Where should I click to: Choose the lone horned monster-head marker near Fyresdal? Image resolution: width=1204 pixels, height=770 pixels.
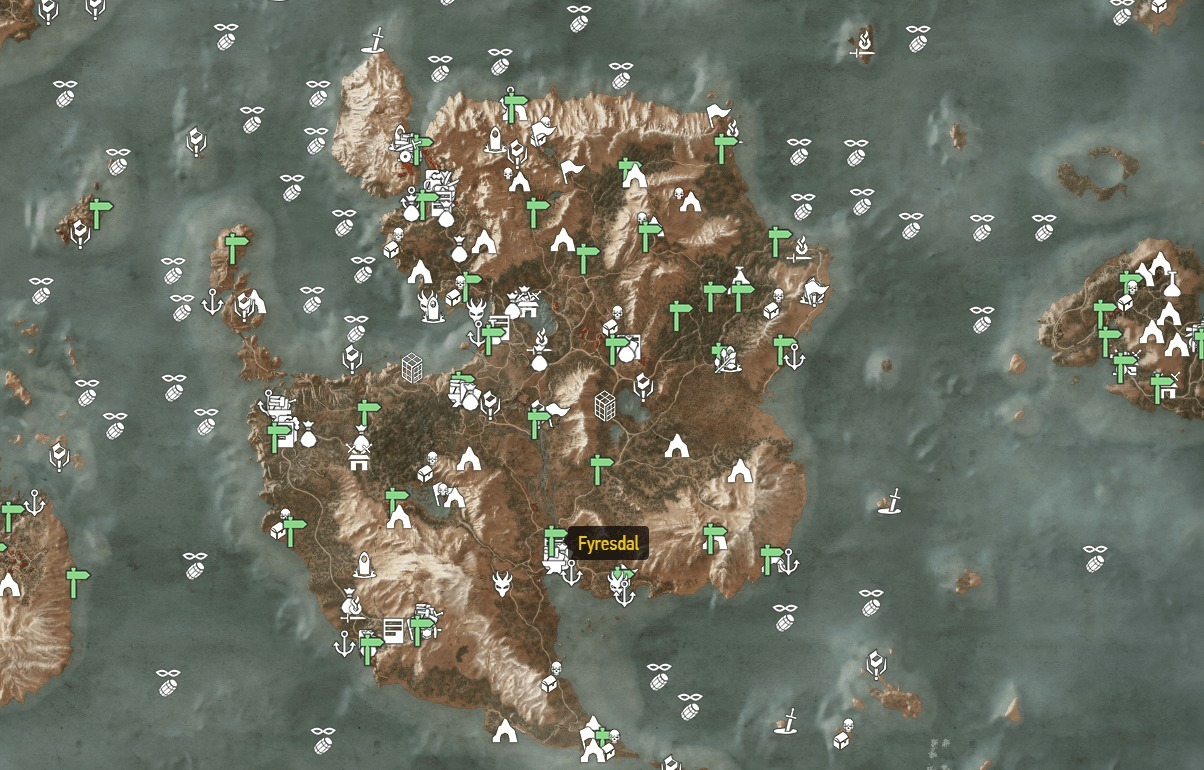[x=503, y=583]
